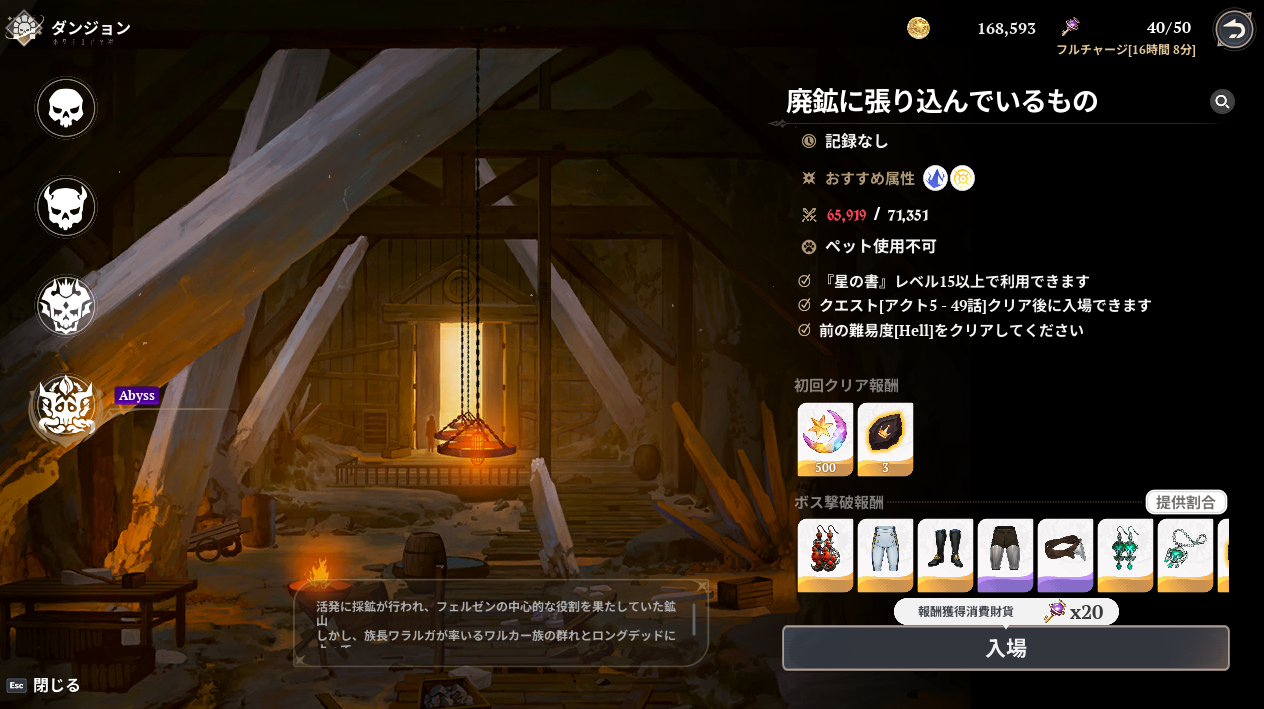1264x709 pixels.
Task: Choose the horned skull difficulty
Action: point(66,207)
